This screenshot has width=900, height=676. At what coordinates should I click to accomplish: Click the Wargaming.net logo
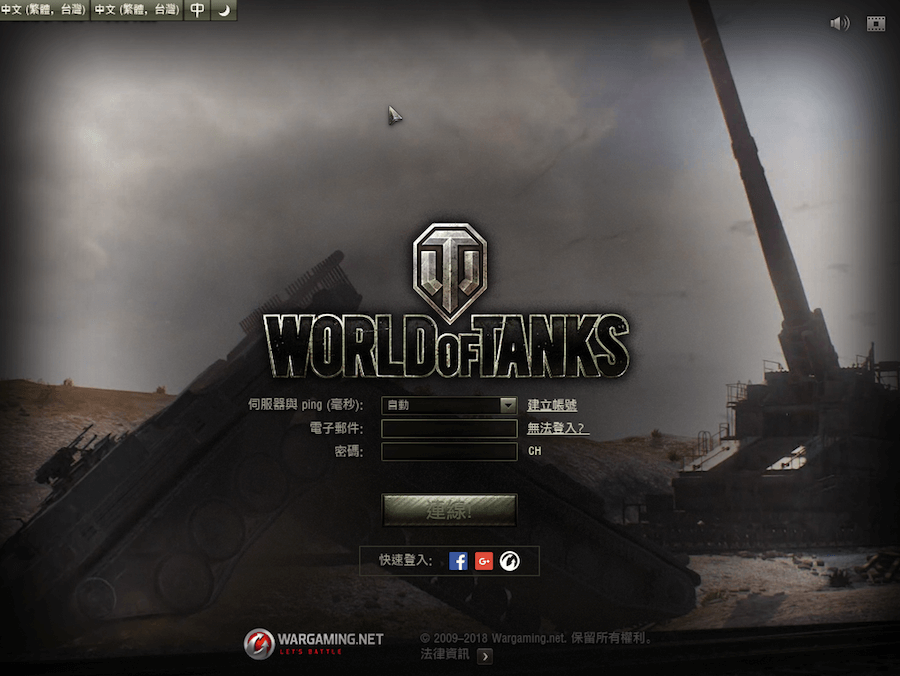coord(314,643)
